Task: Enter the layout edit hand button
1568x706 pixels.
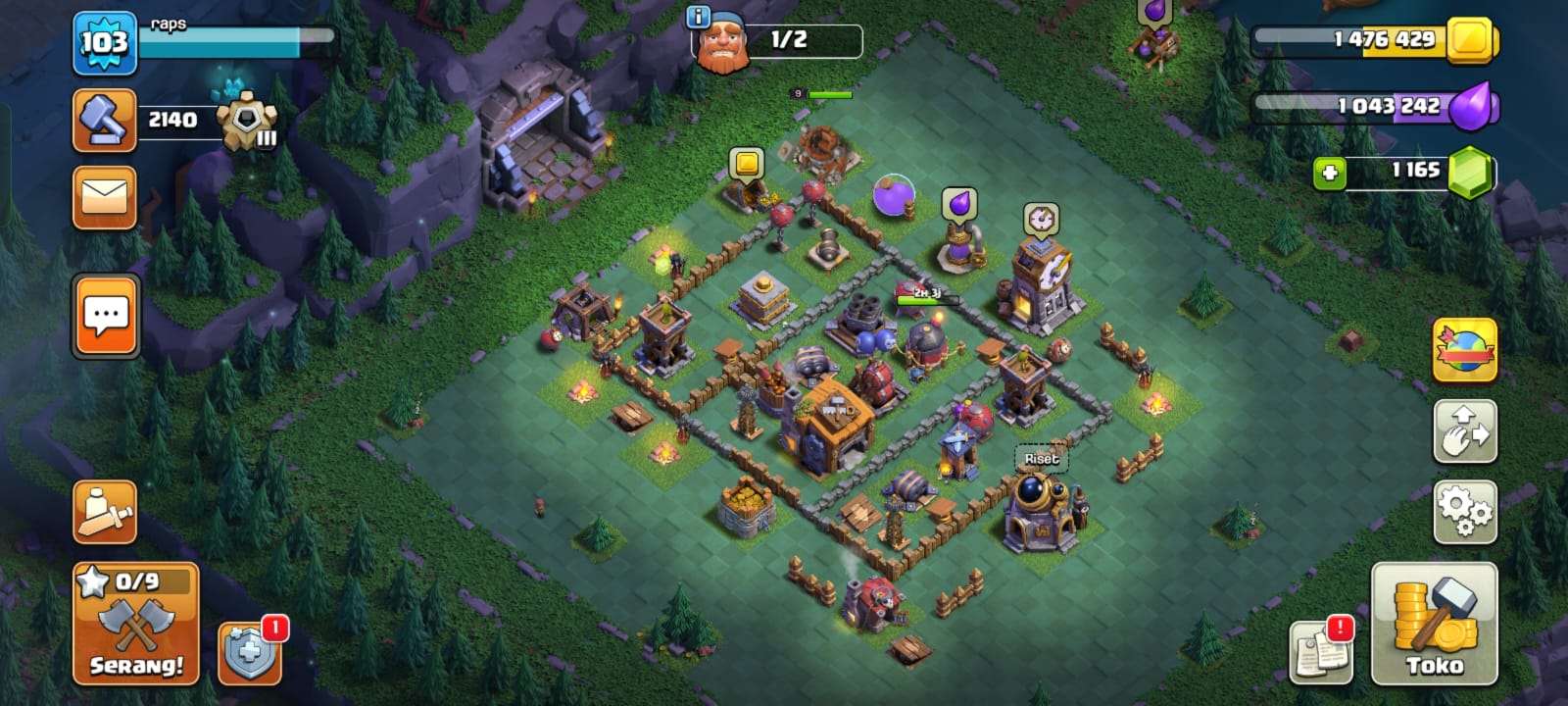Action: 1465,431
